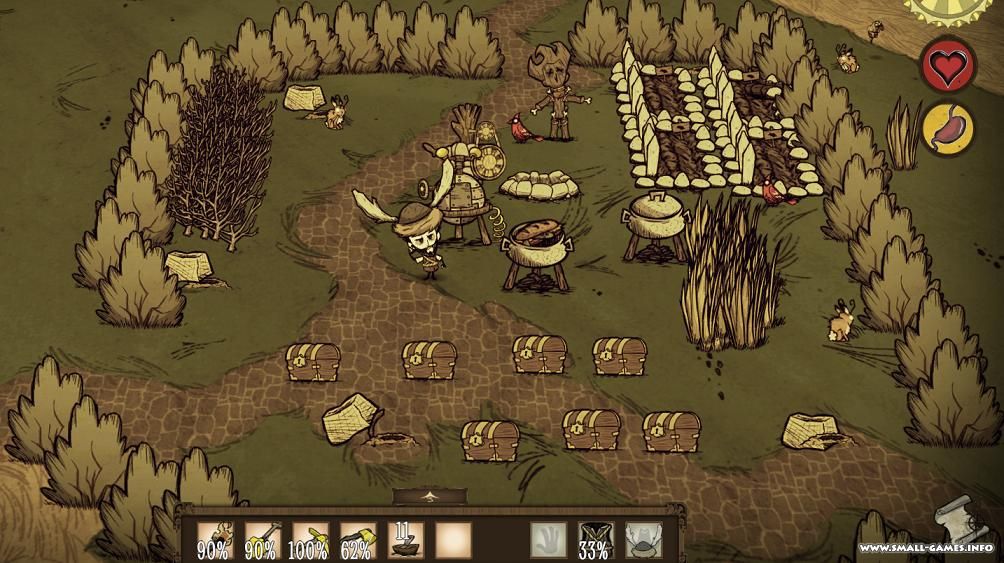Screen dimensions: 1004x563
Task: Select the tool slot at 100% durability
Action: [309, 540]
